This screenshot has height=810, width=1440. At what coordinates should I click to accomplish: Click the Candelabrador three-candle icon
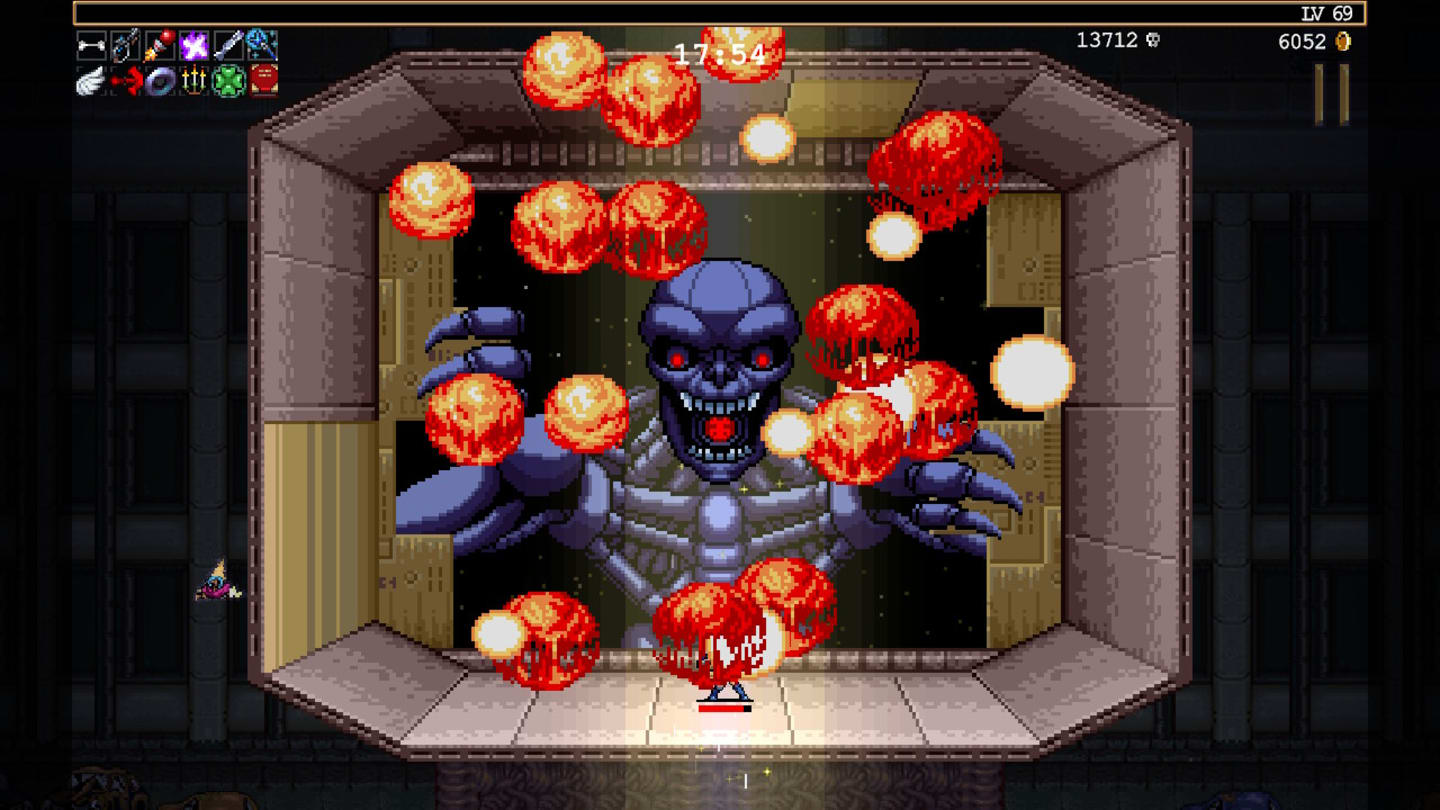coord(194,80)
